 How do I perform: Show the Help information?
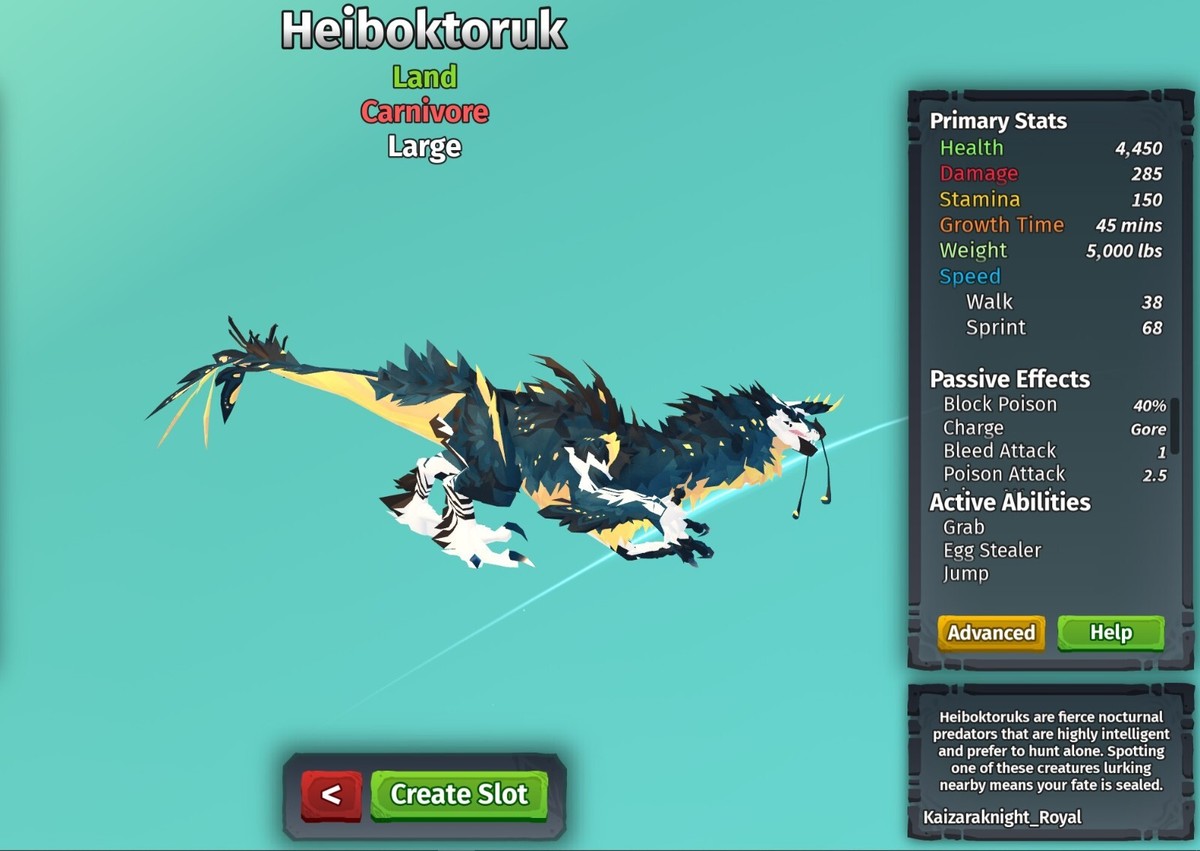pyautogui.click(x=1110, y=633)
